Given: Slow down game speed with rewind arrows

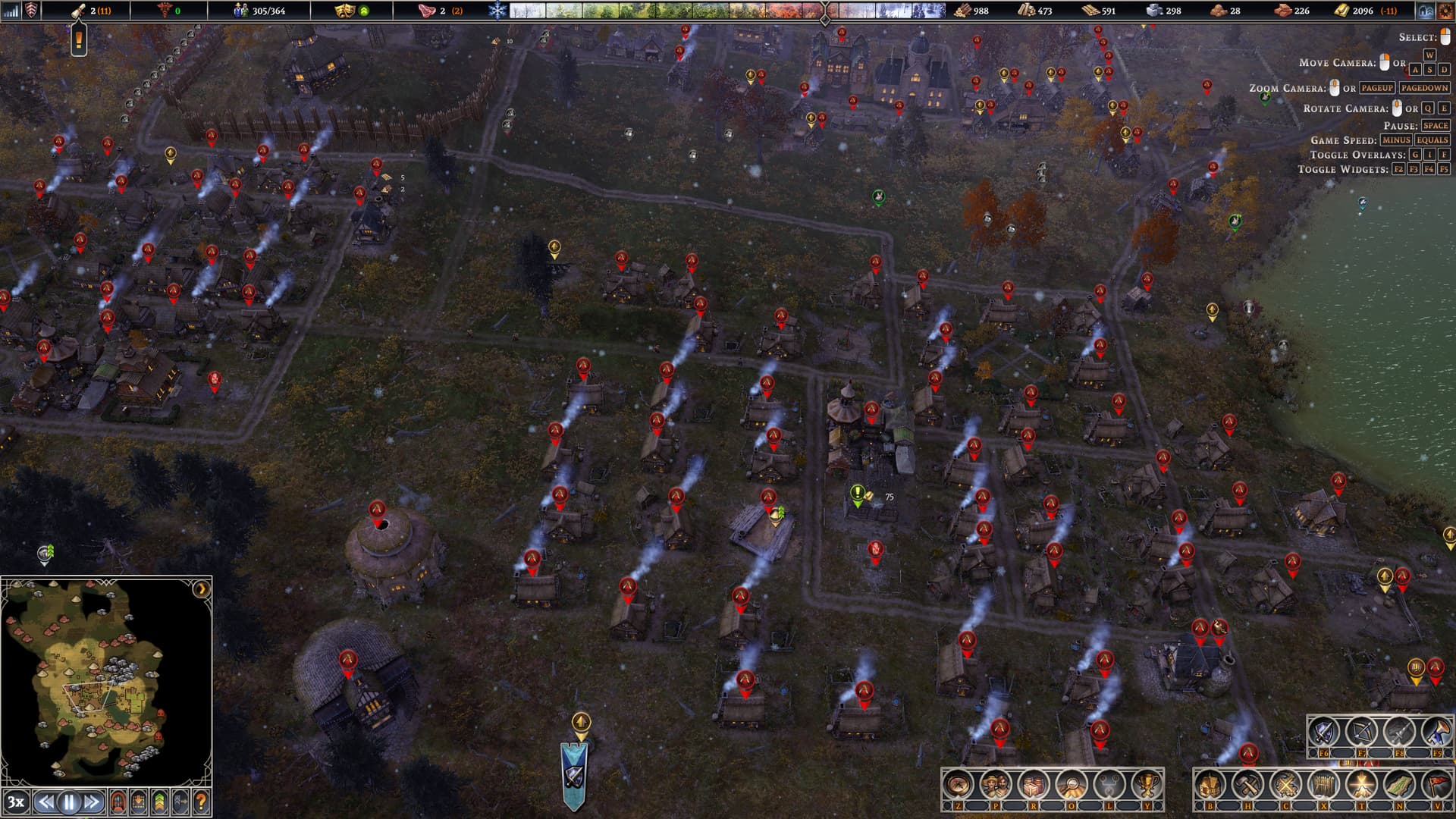Looking at the screenshot, I should [x=46, y=802].
